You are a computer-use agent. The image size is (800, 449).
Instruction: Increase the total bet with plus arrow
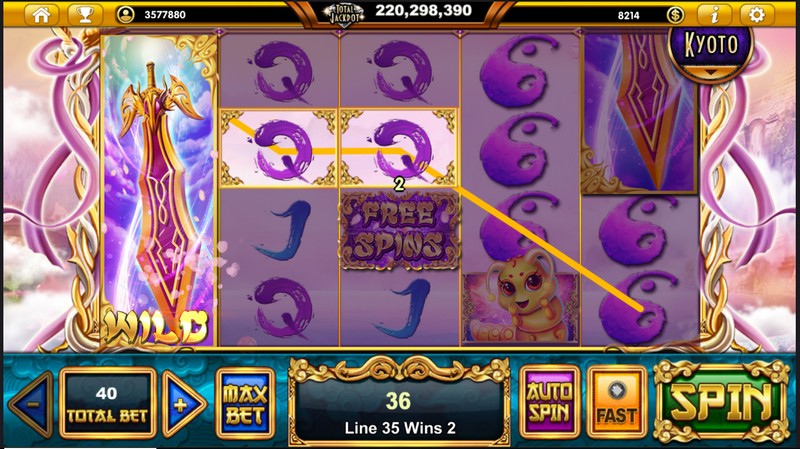coord(183,403)
